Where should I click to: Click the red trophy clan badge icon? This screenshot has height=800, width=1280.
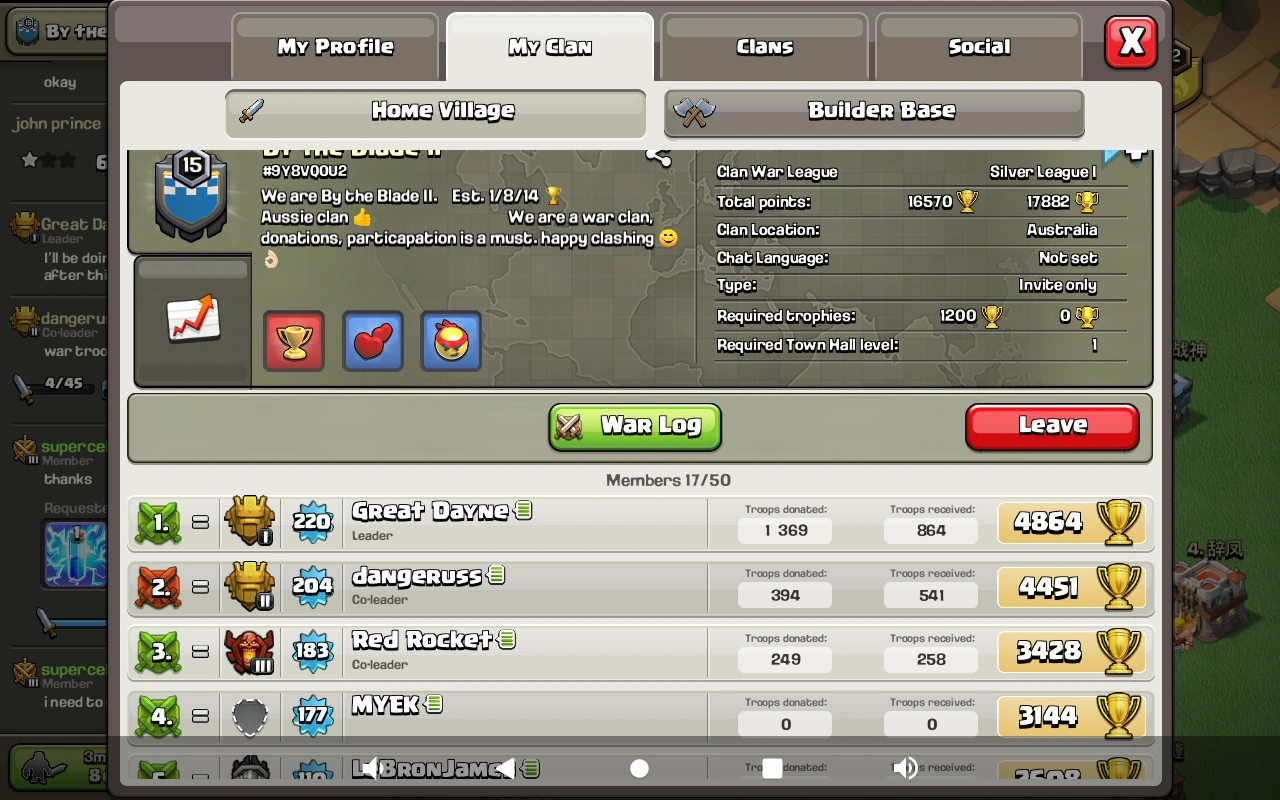coord(293,340)
